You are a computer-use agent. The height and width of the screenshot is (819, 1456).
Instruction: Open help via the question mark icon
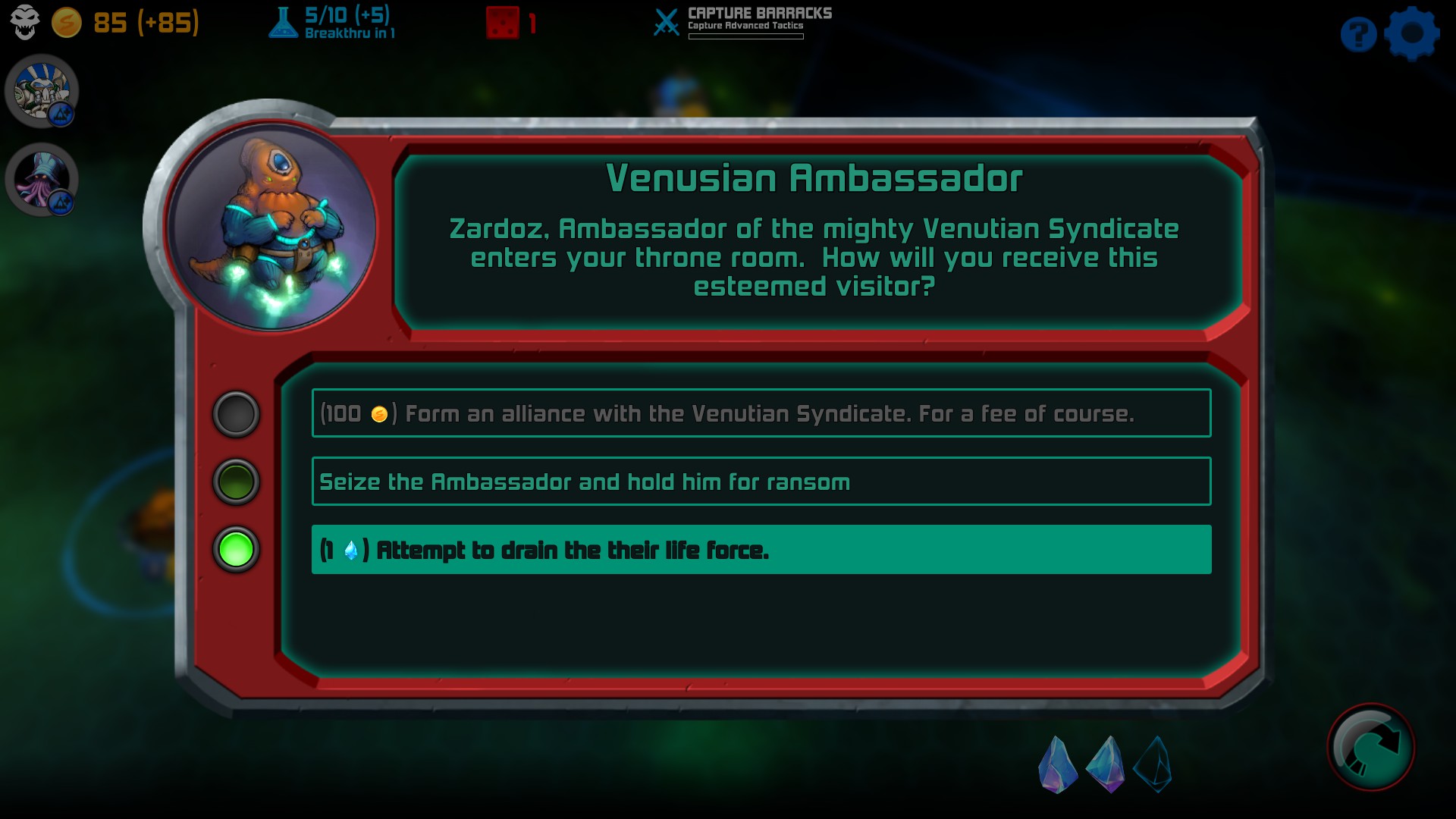tap(1358, 34)
